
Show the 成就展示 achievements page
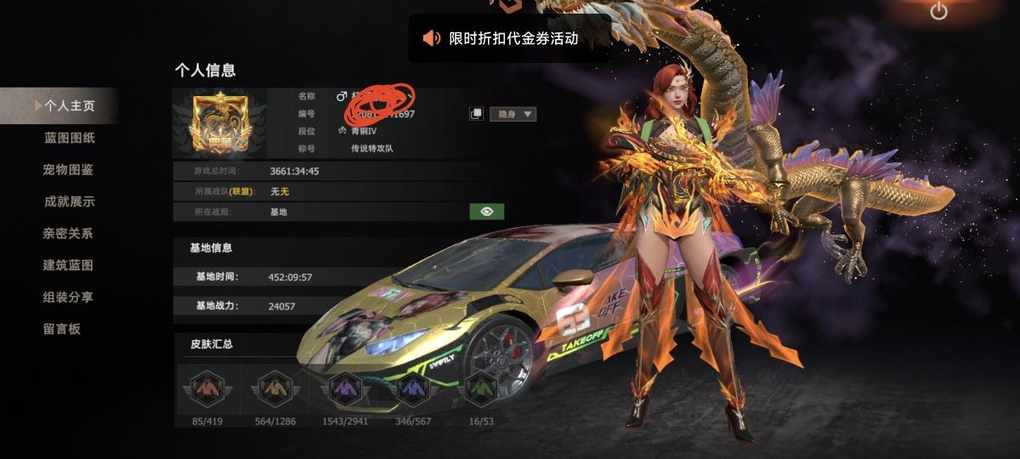click(x=69, y=201)
